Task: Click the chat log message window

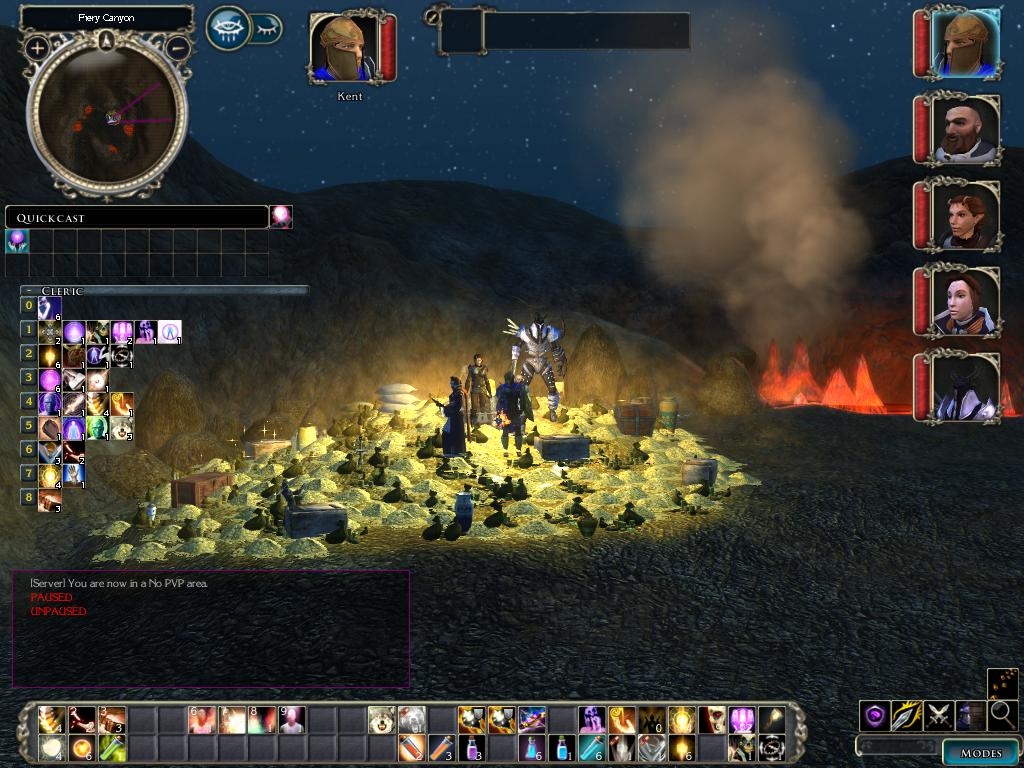Action: point(210,628)
